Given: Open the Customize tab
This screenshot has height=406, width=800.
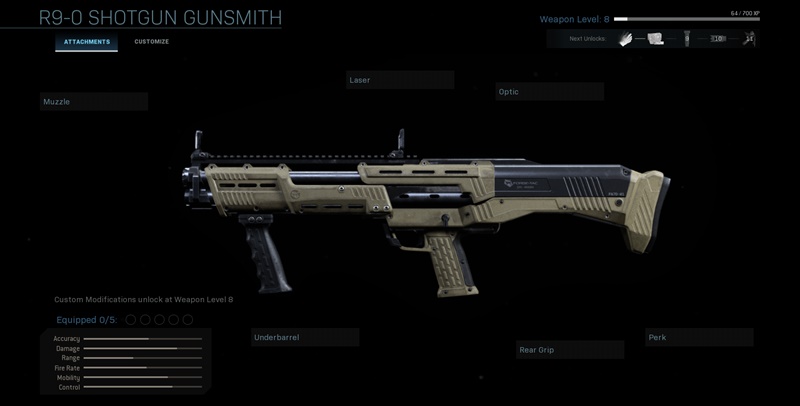Looking at the screenshot, I should pos(152,42).
